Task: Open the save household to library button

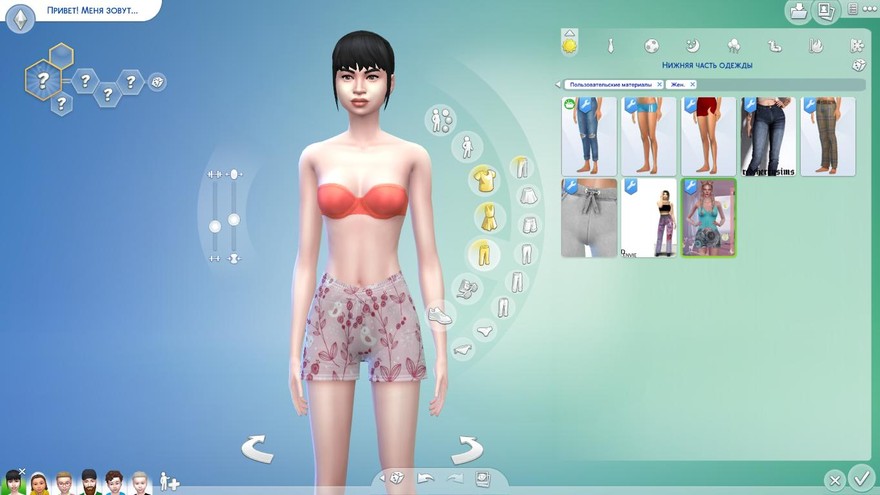Action: click(x=798, y=12)
